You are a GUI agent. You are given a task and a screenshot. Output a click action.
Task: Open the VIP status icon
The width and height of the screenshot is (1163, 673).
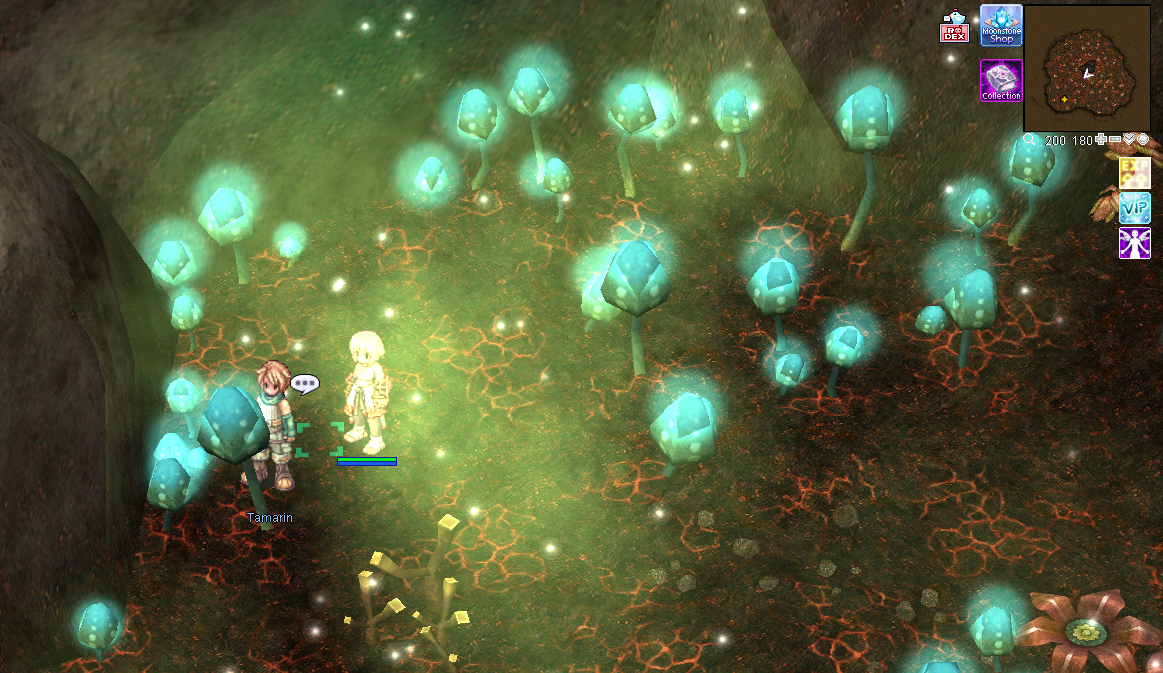(1135, 208)
